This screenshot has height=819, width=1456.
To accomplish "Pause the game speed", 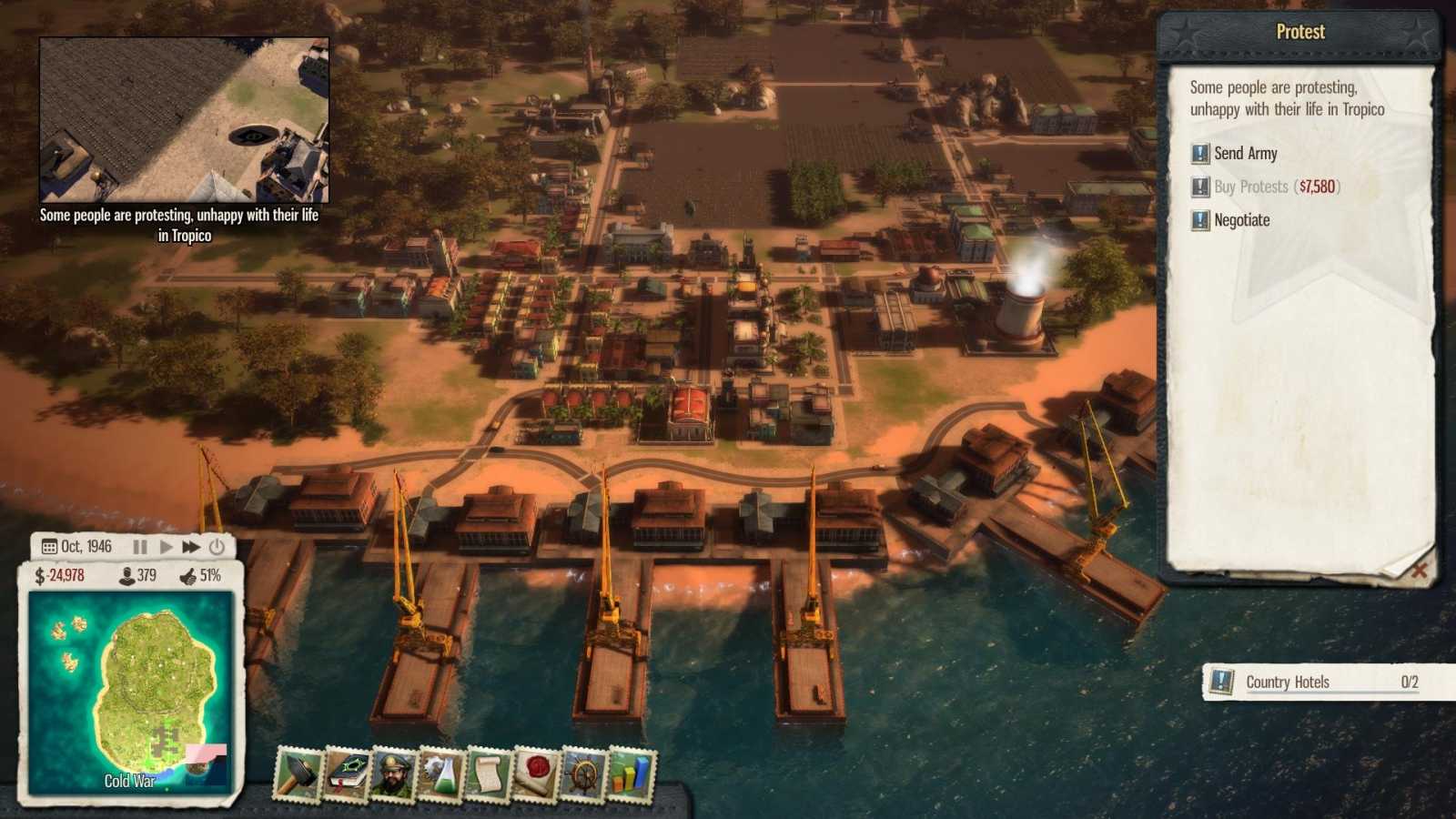I will pyautogui.click(x=140, y=546).
